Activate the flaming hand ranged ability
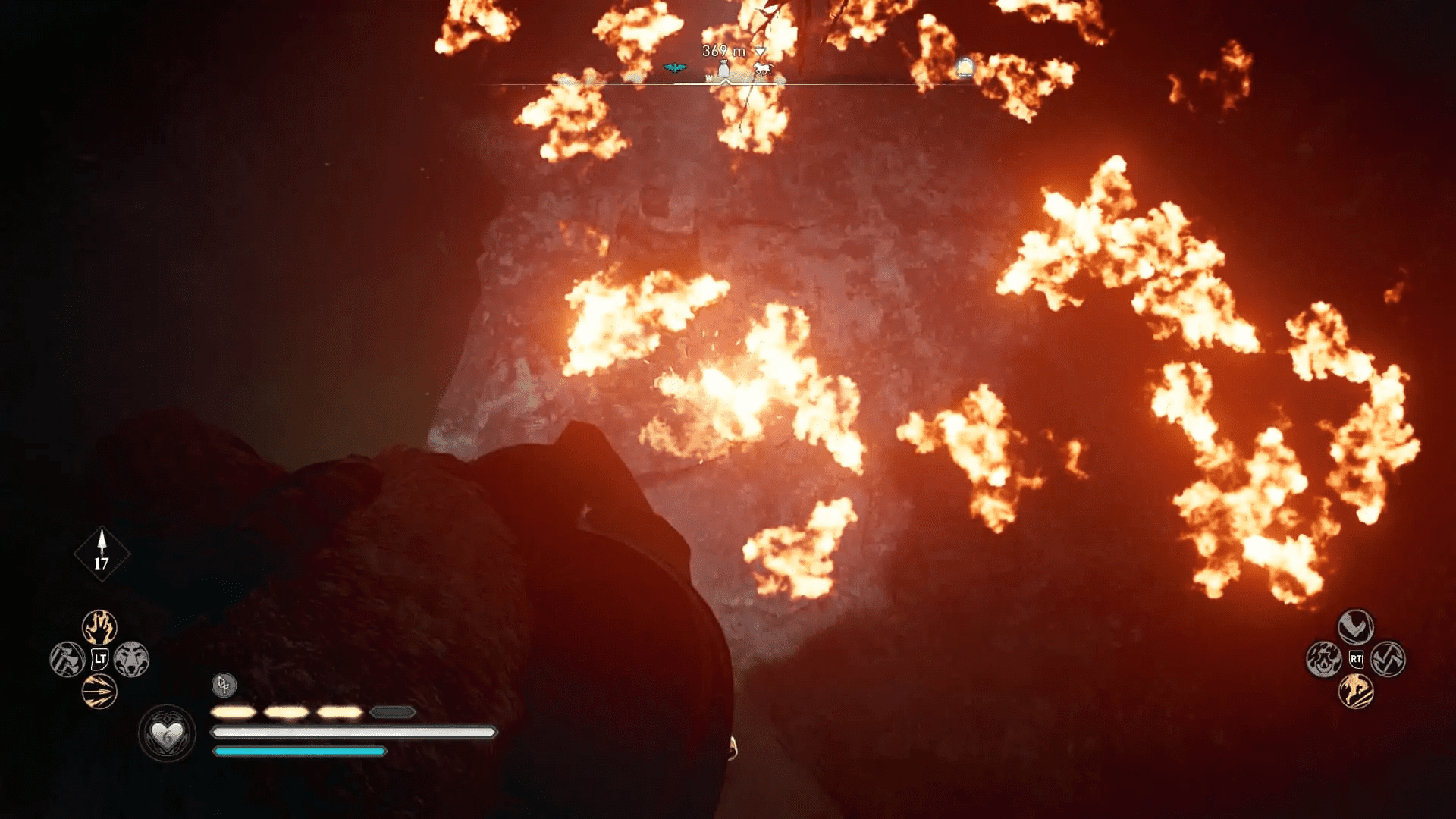This screenshot has width=1456, height=819. [99, 627]
